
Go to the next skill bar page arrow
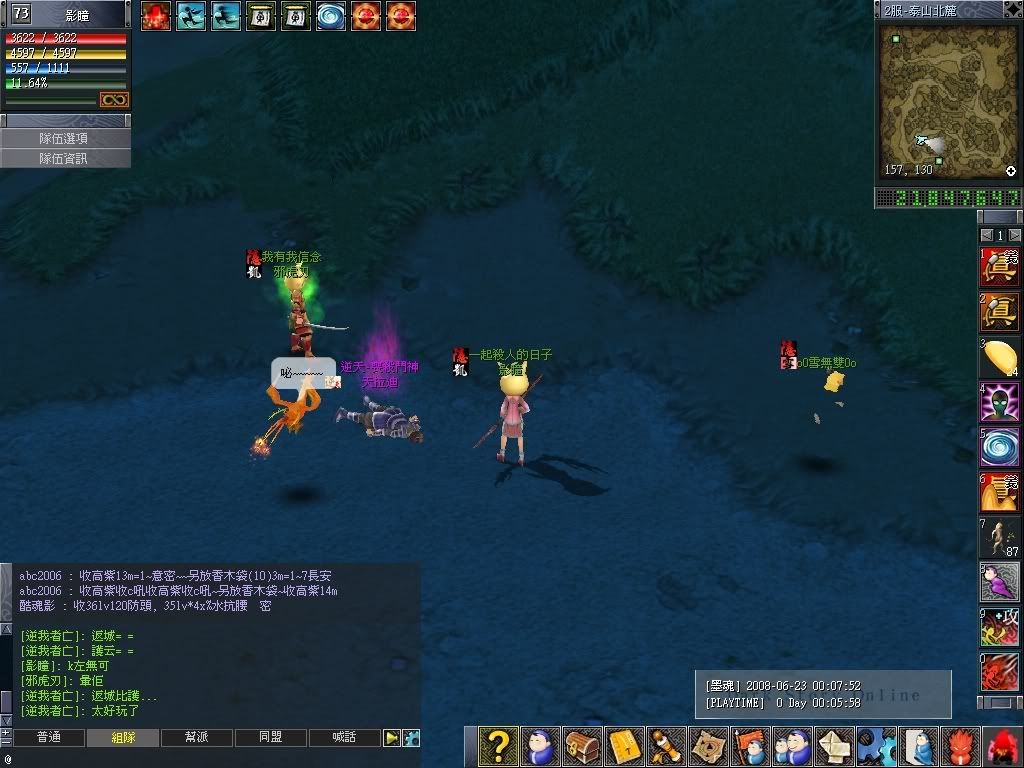coord(1015,235)
